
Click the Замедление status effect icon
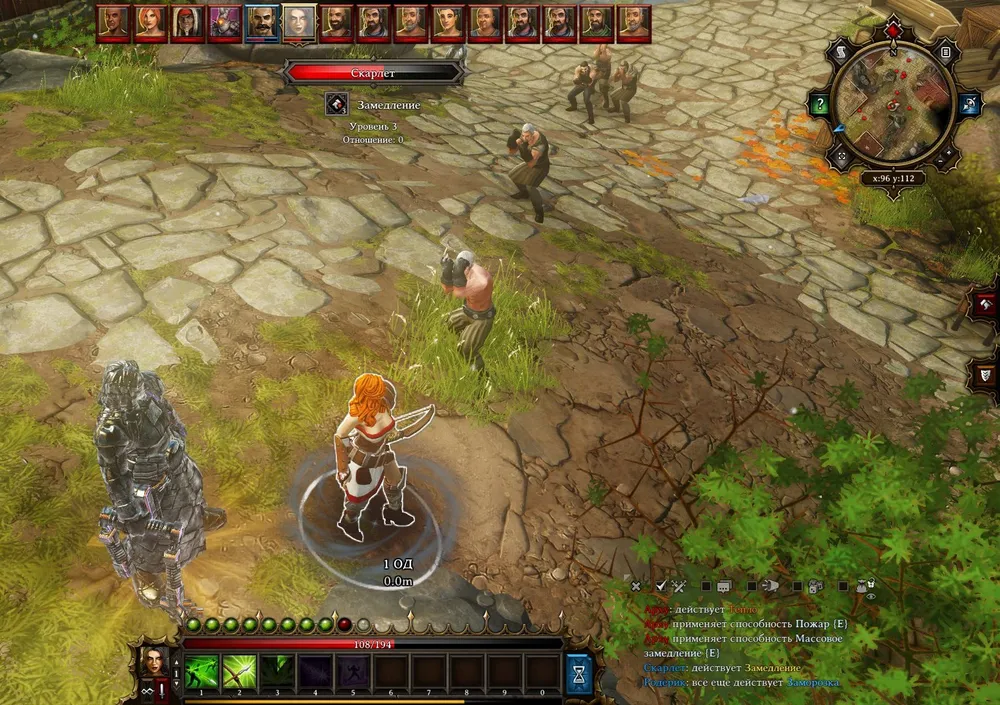[x=337, y=105]
